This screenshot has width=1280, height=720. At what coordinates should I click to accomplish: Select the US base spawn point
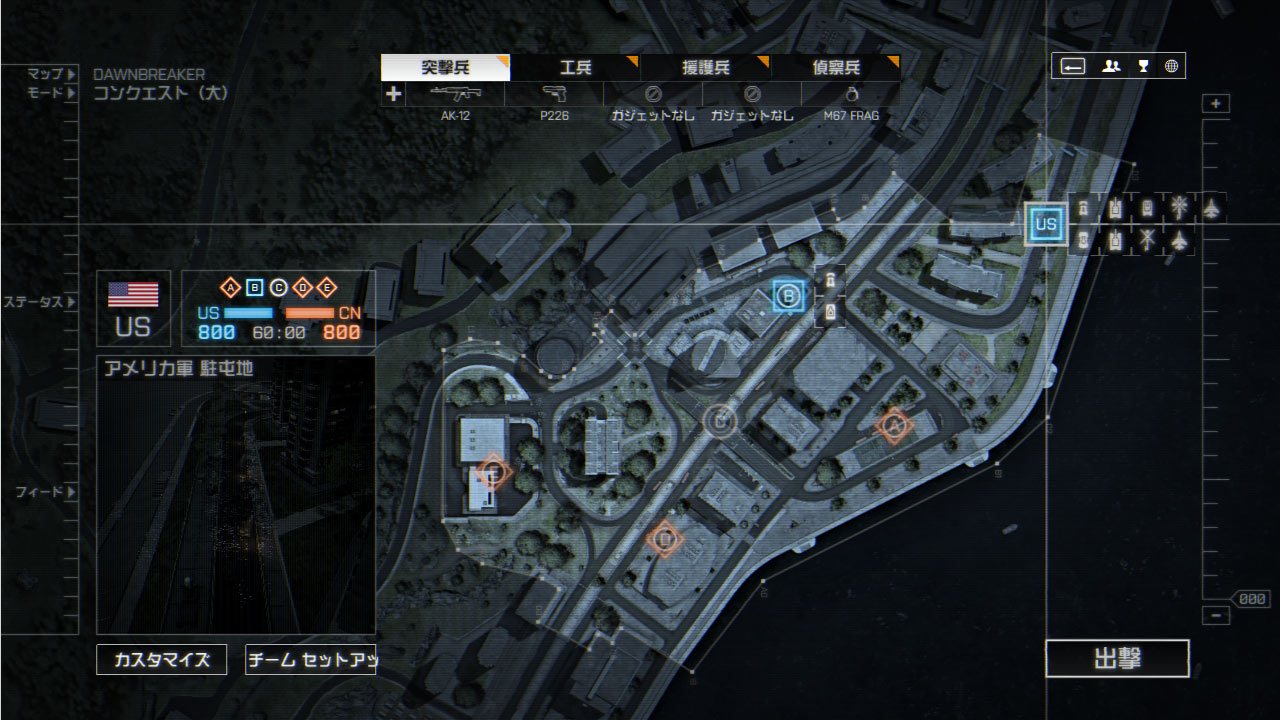1046,224
